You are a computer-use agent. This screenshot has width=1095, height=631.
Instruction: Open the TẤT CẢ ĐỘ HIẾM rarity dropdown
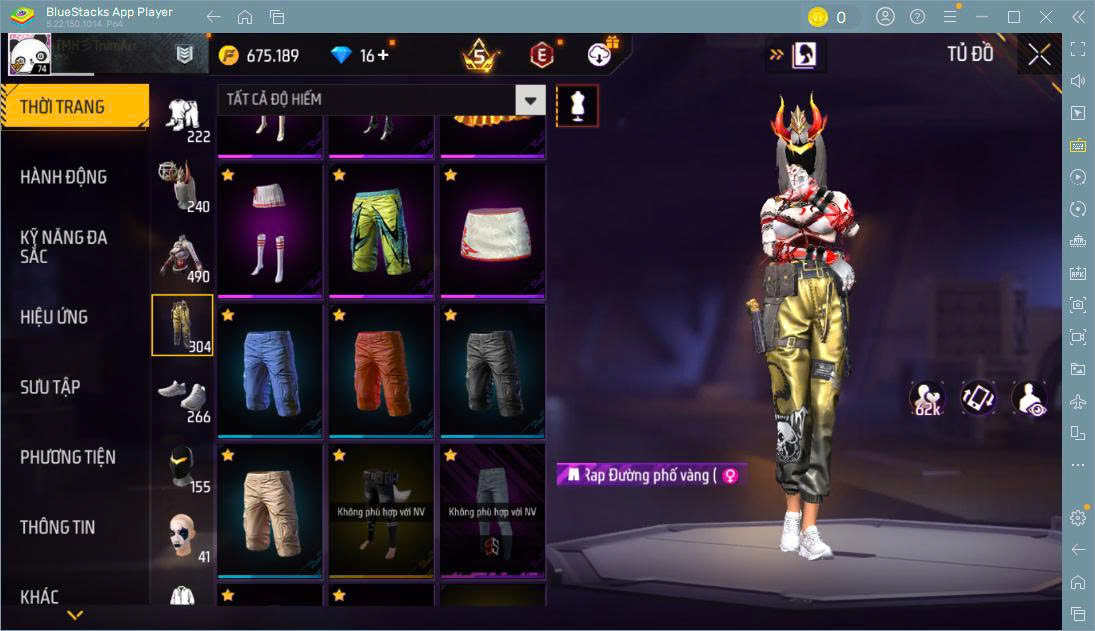(x=530, y=100)
